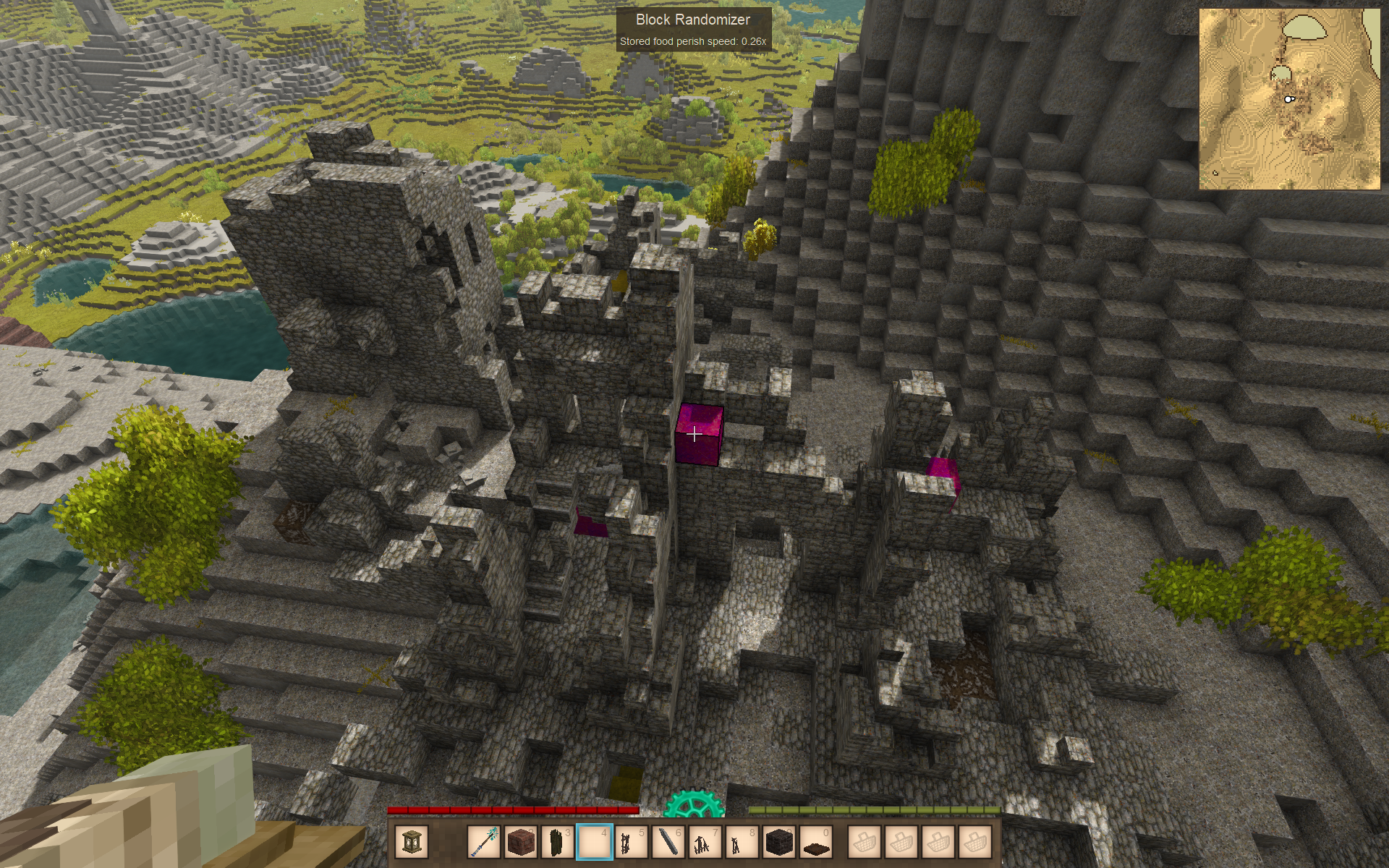
Task: Select the brown soil slab in slot 0
Action: [816, 842]
